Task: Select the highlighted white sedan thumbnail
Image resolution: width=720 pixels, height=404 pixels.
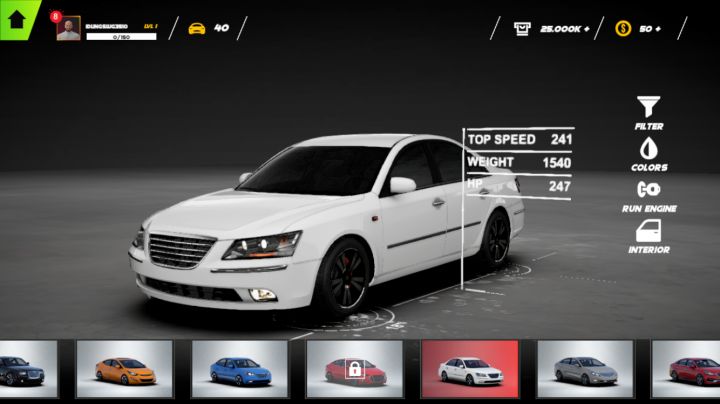Action: coord(469,369)
